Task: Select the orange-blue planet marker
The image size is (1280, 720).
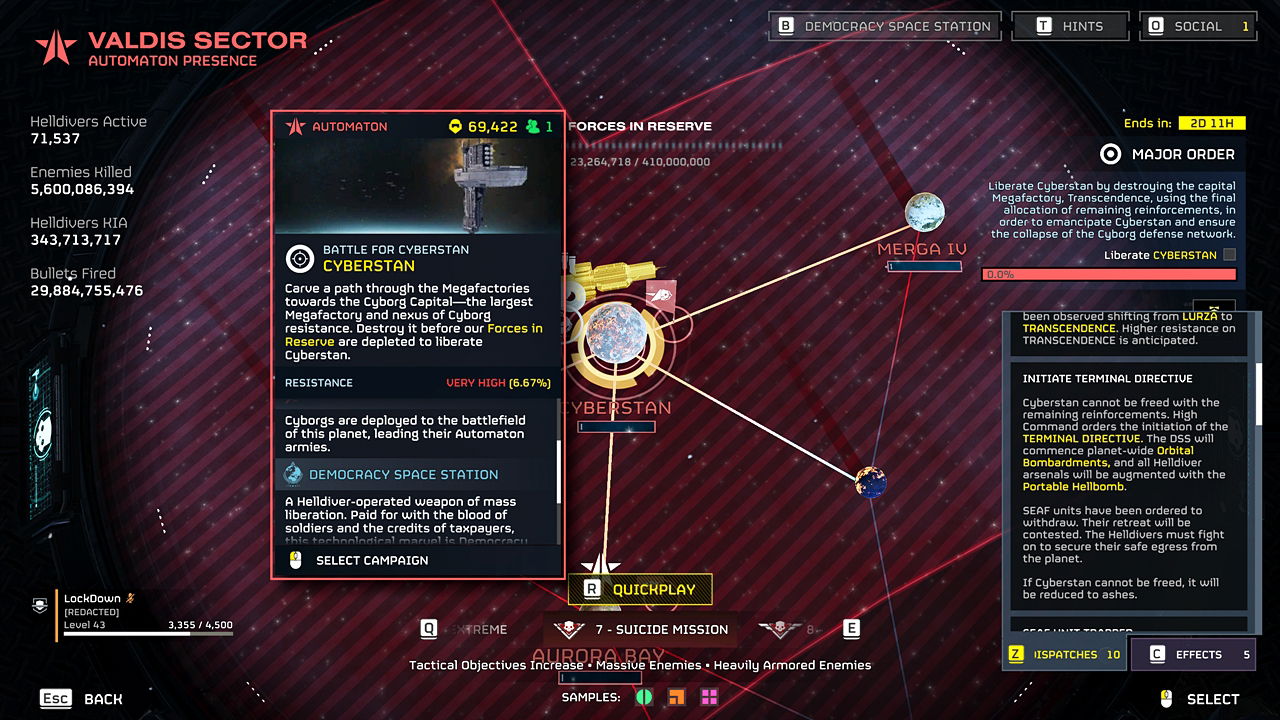Action: tap(871, 482)
